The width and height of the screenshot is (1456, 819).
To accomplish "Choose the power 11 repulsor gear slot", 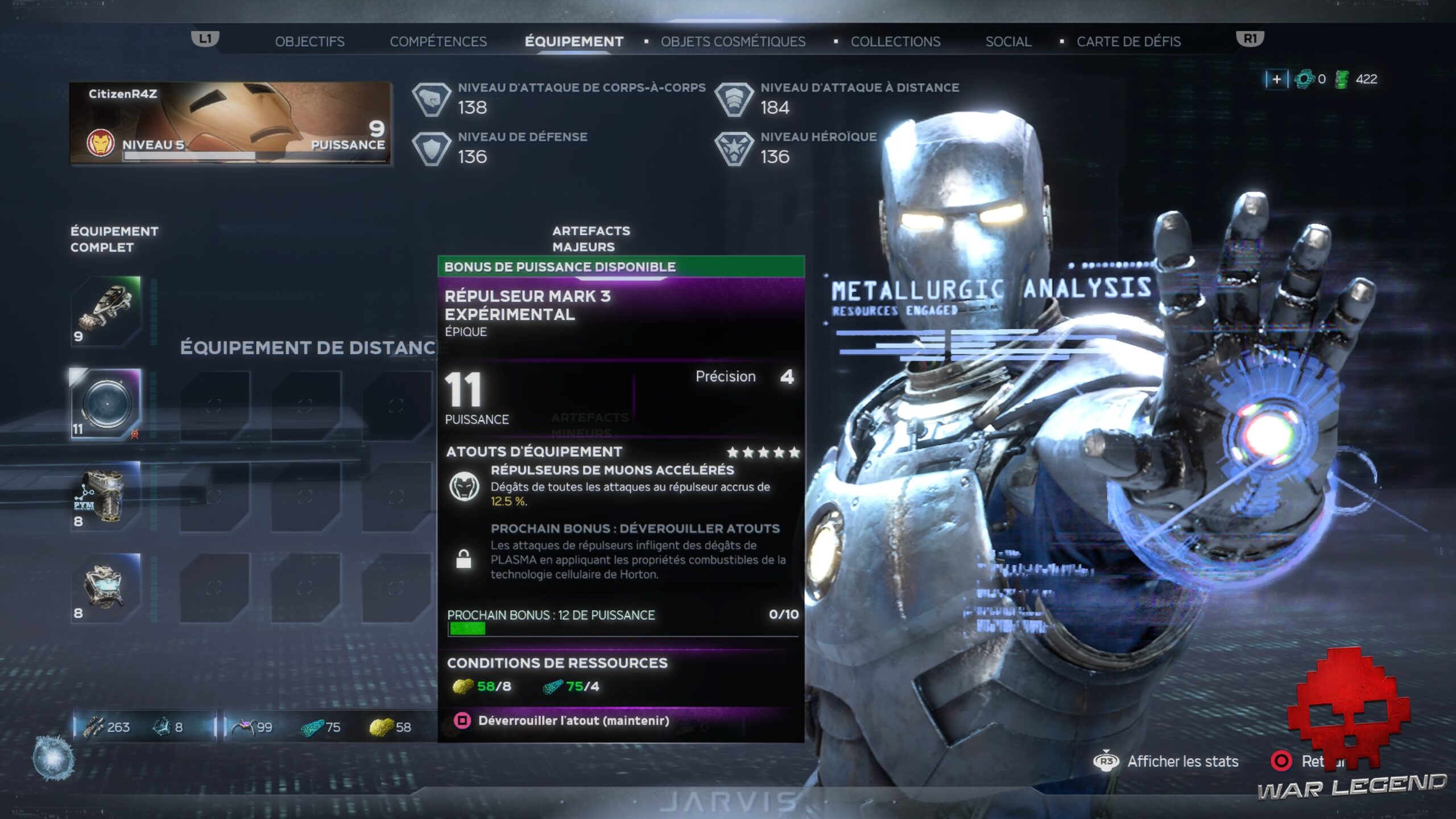I will pos(106,403).
